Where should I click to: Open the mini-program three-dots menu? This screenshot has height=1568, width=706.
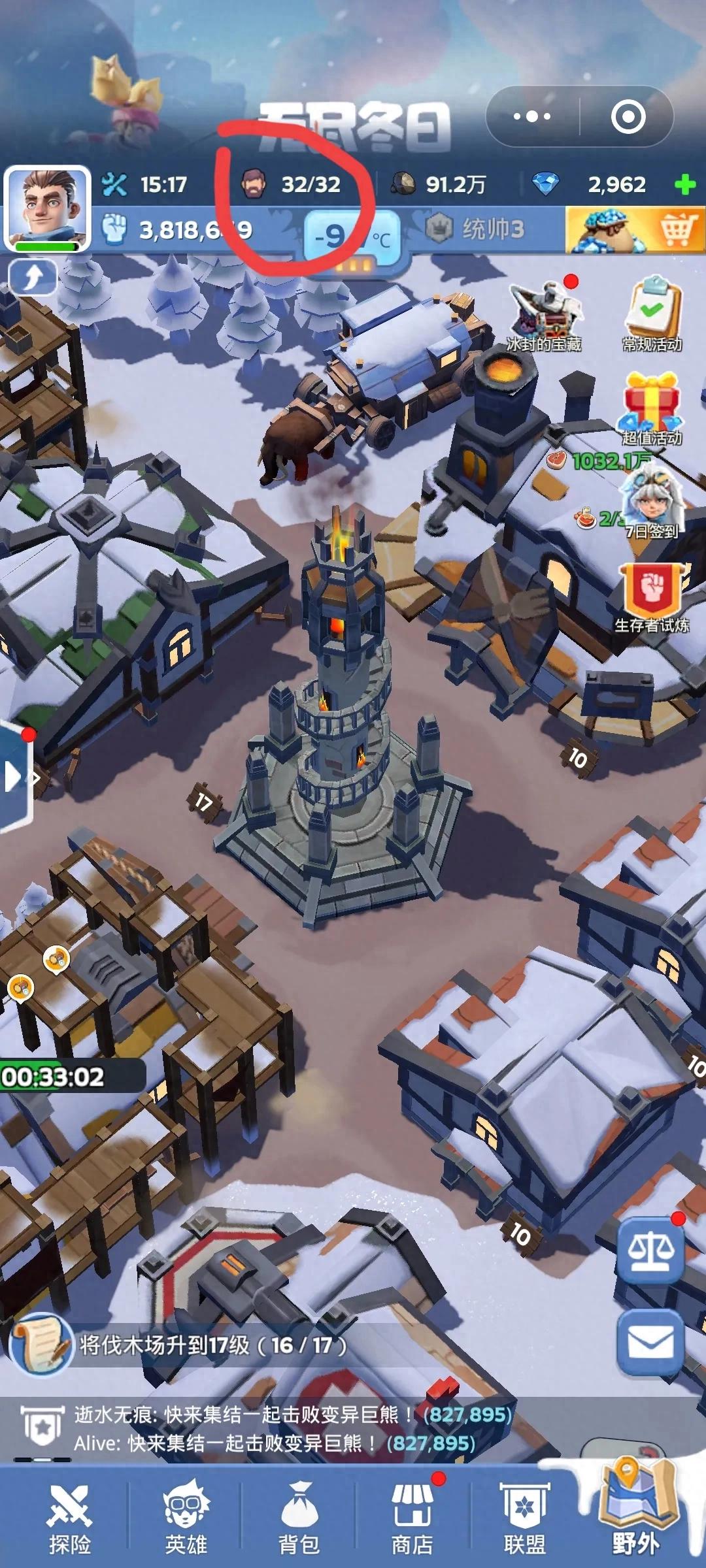(532, 117)
